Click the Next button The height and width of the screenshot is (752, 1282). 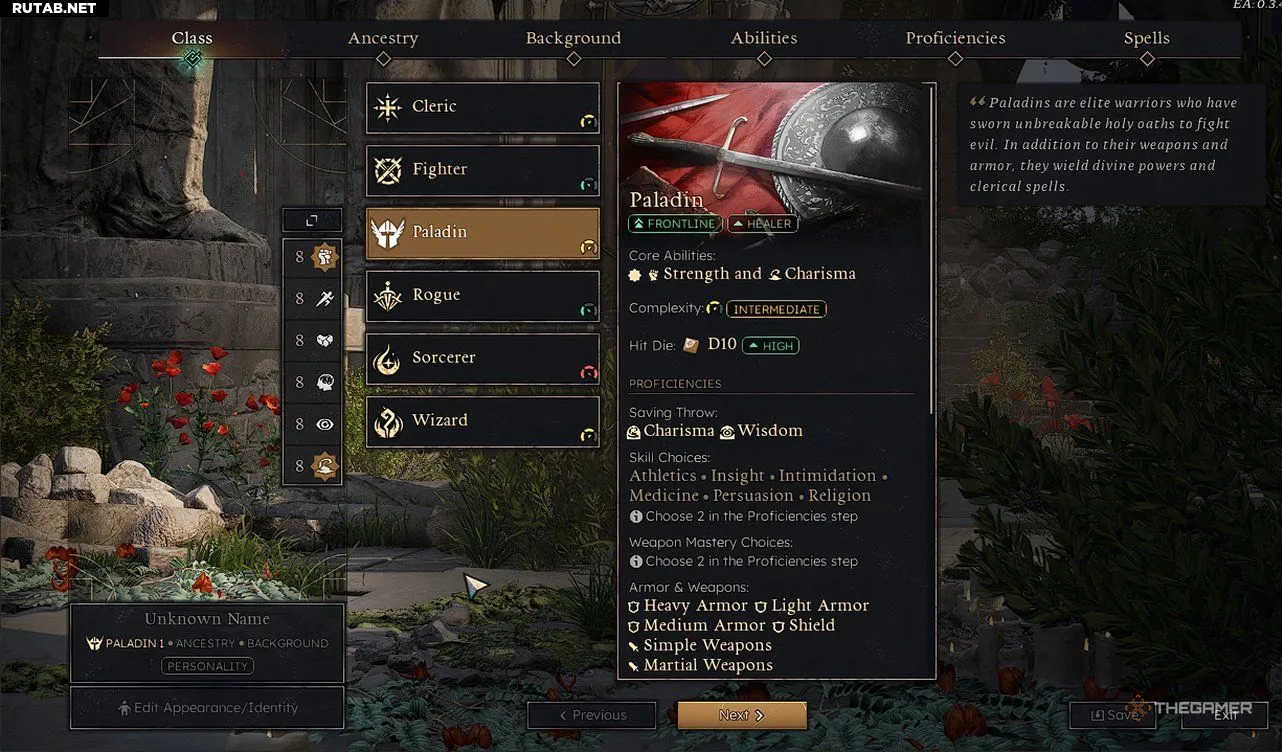pos(741,715)
